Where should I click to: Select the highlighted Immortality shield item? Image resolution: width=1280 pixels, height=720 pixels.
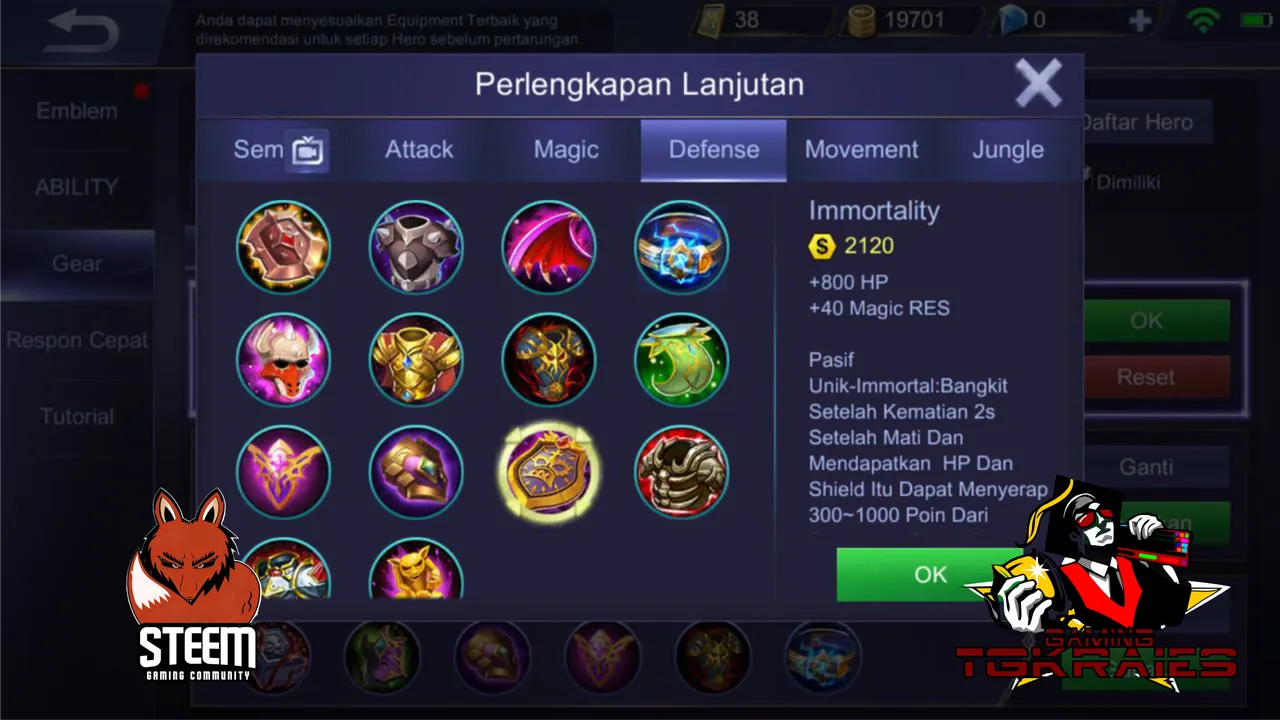[548, 472]
